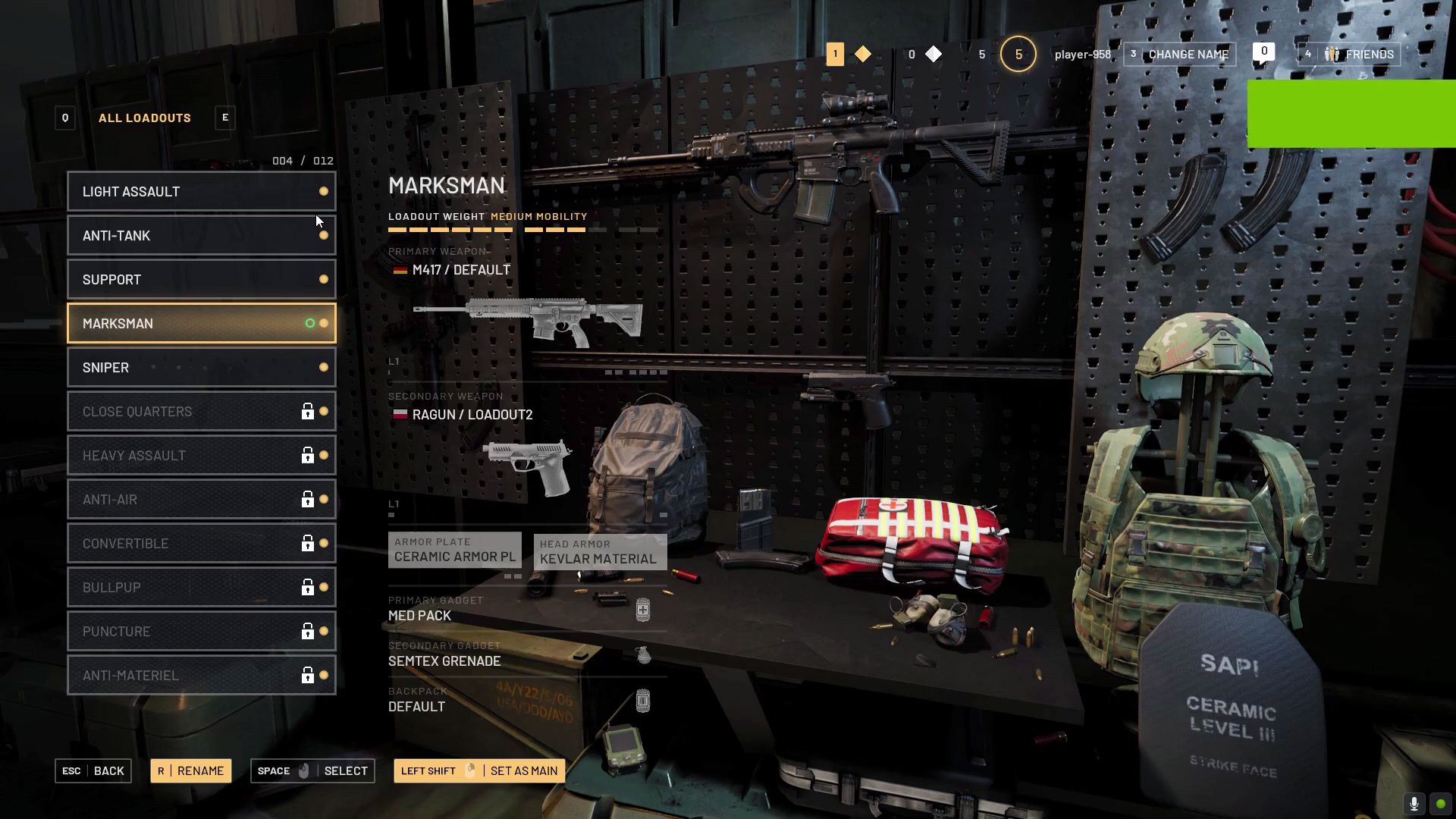Choose the locked Anti-Air loadout

click(x=201, y=500)
